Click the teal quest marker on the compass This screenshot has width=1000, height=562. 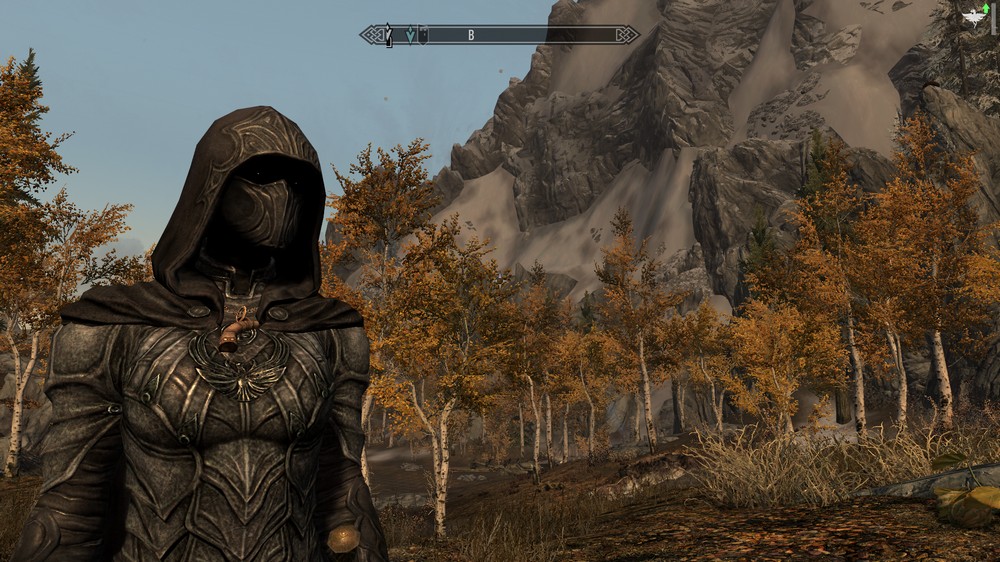(410, 36)
